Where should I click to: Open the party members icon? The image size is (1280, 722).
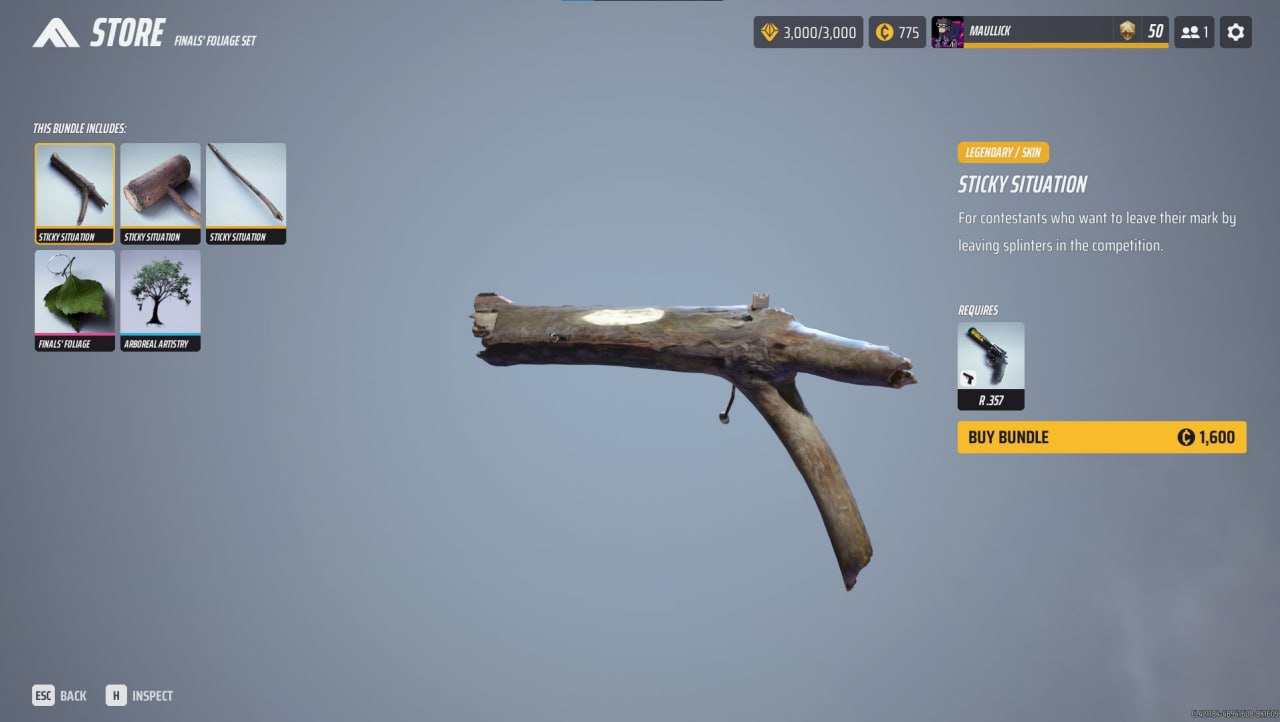click(1194, 32)
